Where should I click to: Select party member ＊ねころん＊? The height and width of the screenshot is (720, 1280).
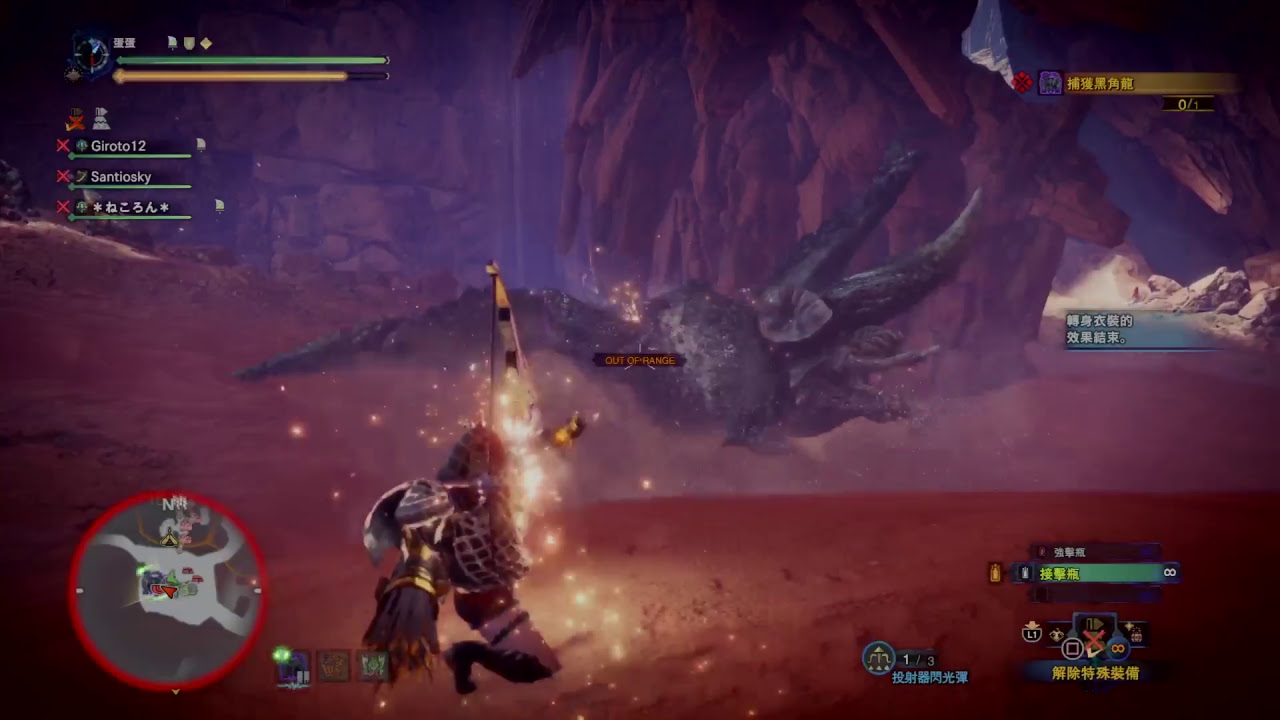click(129, 207)
